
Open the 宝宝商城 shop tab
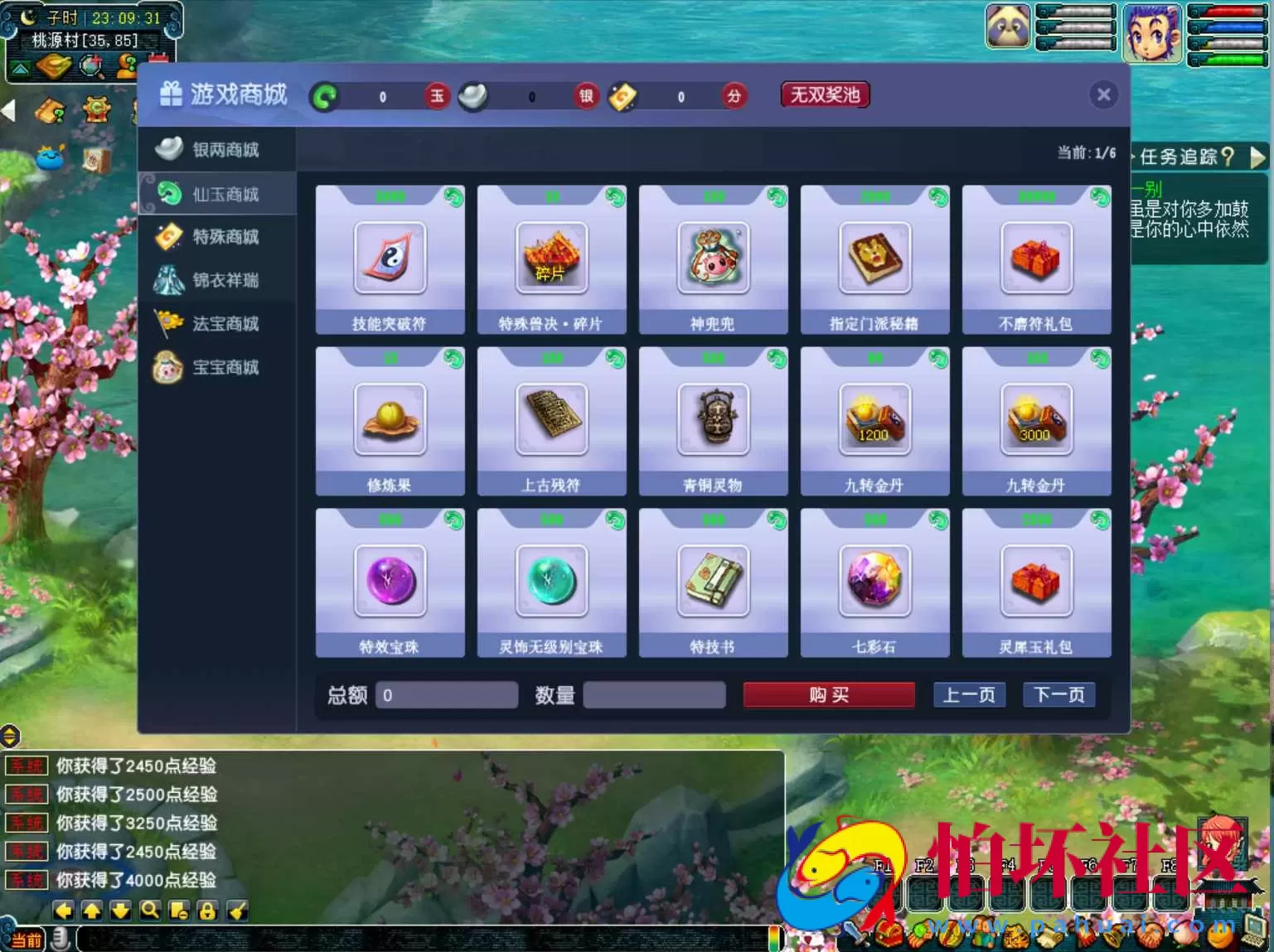click(219, 367)
